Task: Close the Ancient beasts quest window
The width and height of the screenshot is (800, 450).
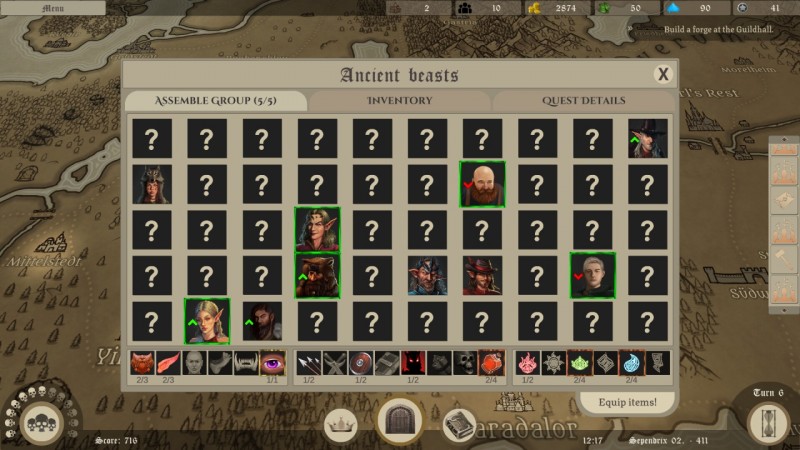Action: click(662, 74)
